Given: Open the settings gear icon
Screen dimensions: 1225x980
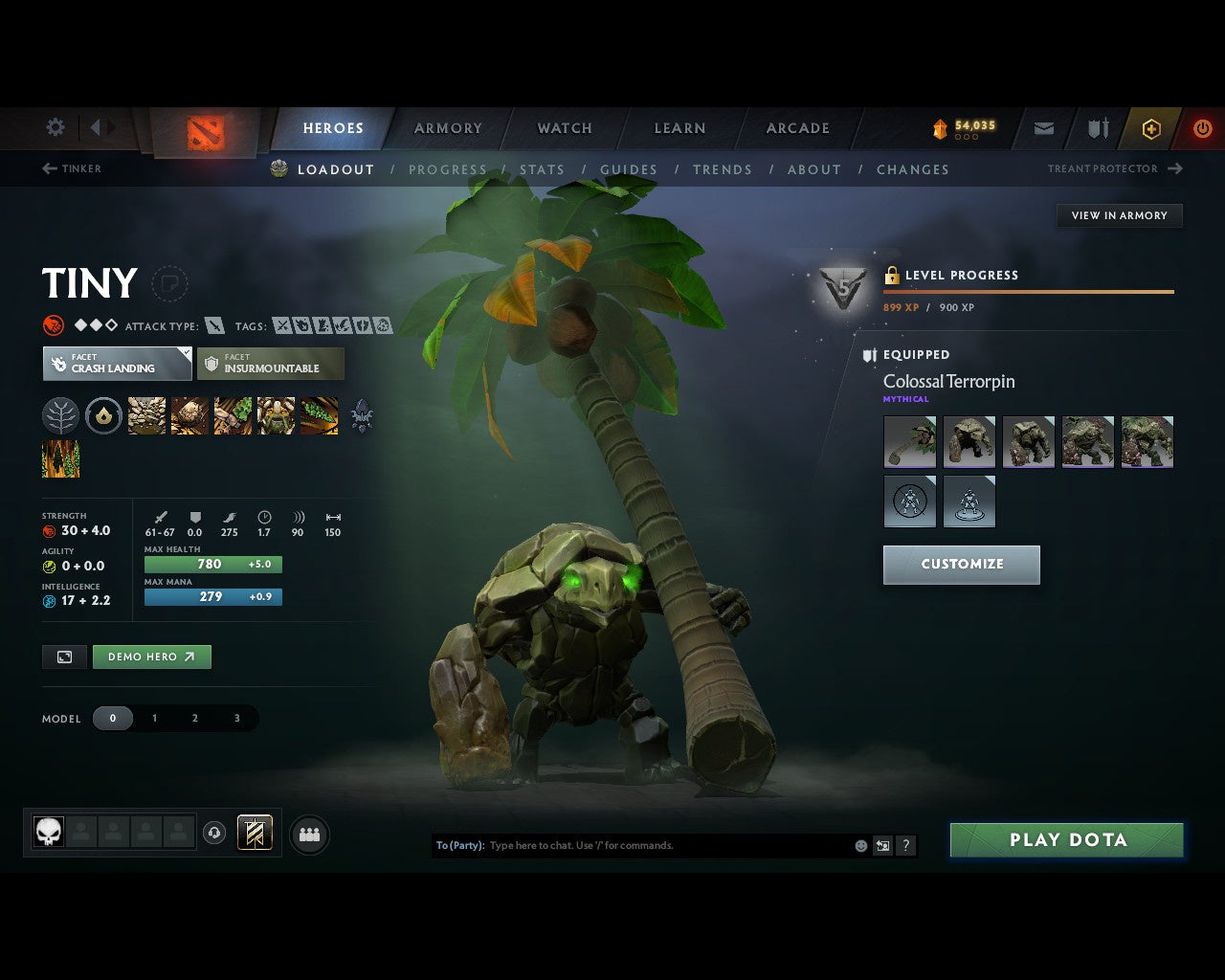Looking at the screenshot, I should (x=55, y=126).
